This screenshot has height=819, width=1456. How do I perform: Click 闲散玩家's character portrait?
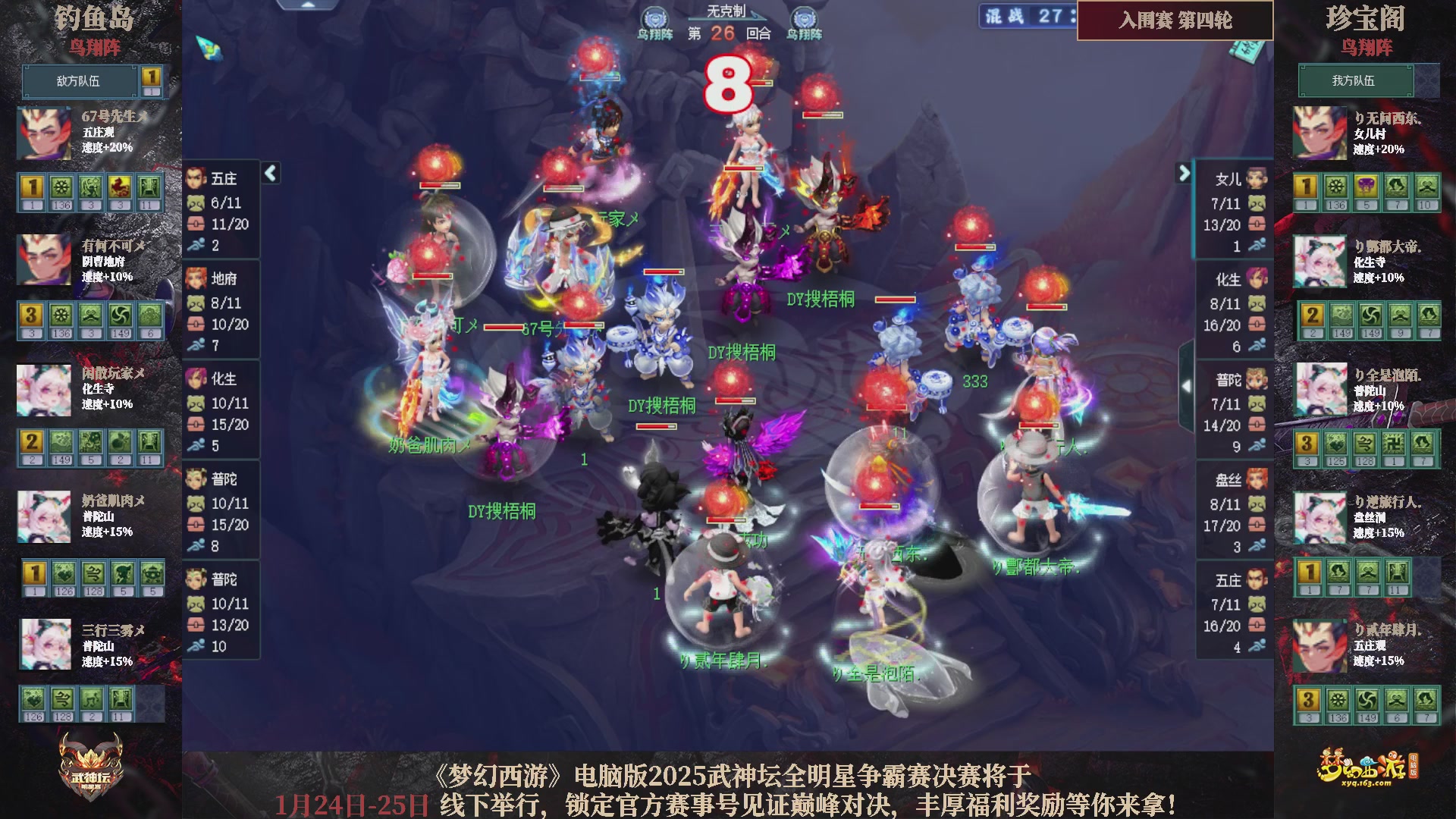coord(43,391)
